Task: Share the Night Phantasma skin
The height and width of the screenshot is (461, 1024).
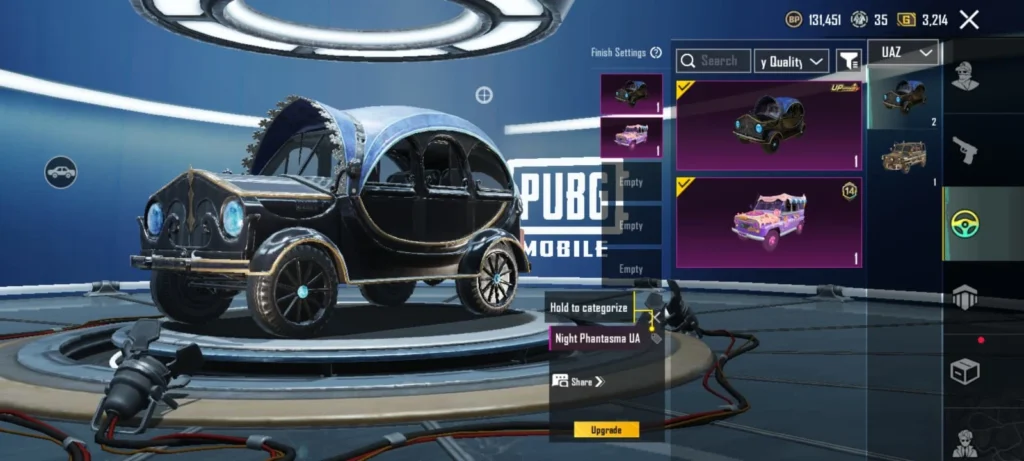Action: (579, 381)
